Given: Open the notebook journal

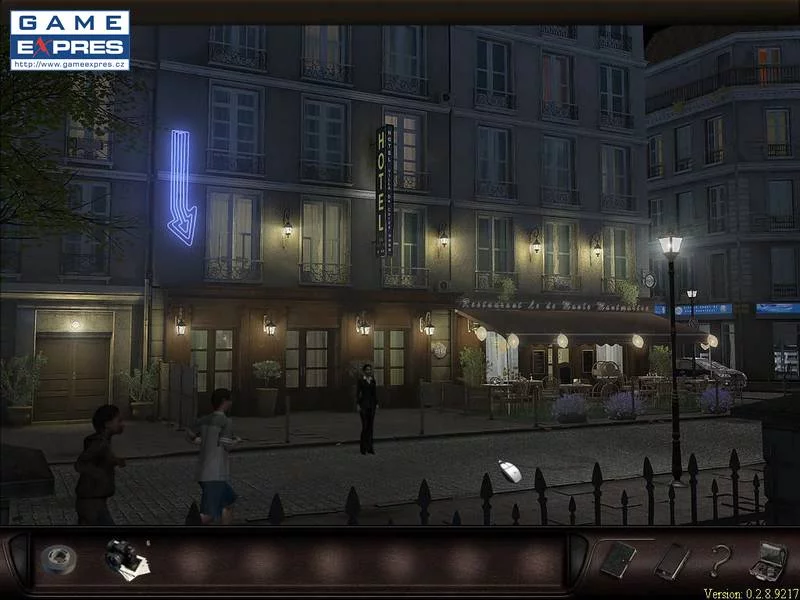Looking at the screenshot, I should coord(618,559).
